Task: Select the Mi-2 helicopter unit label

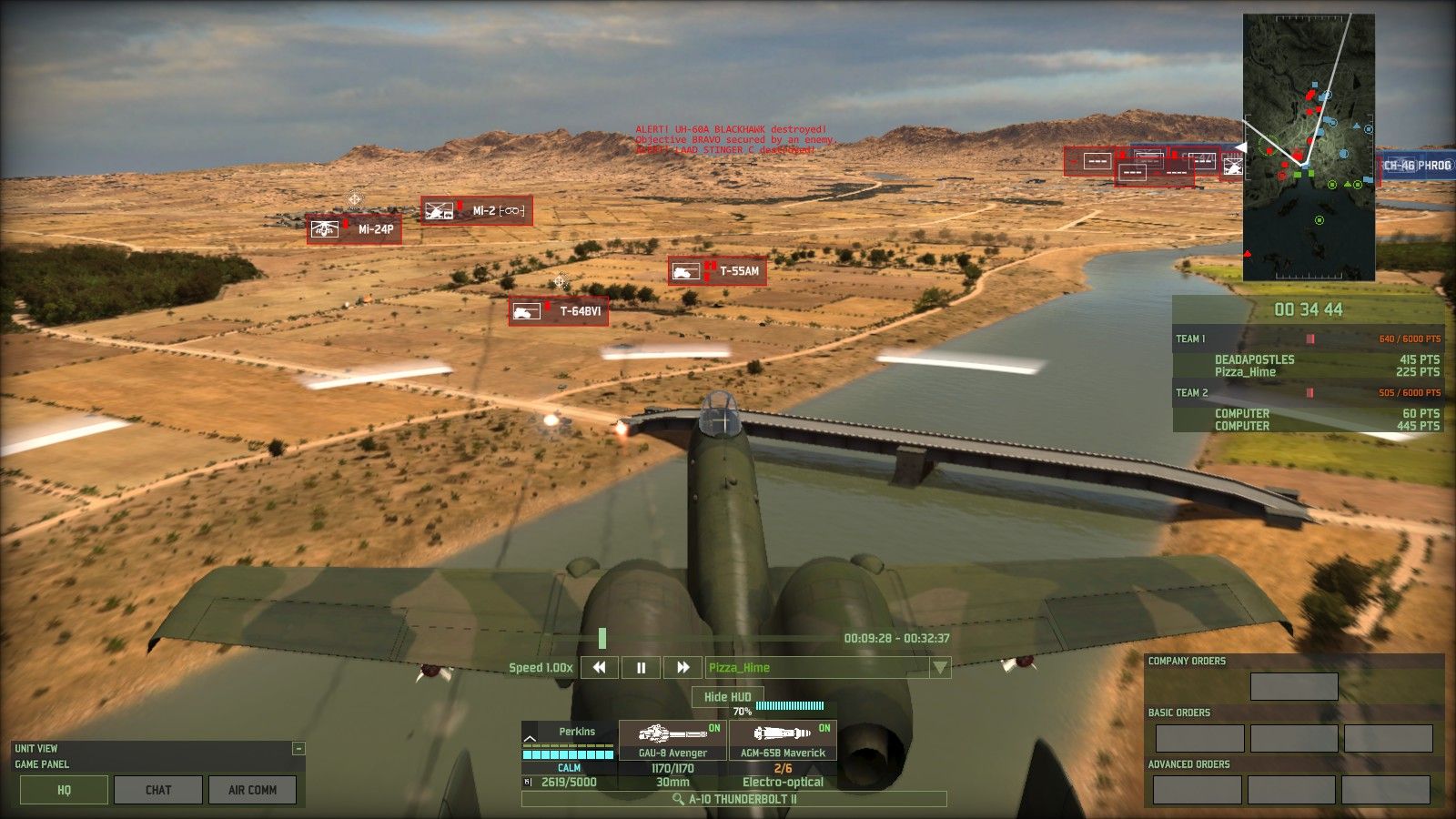Action: [x=476, y=211]
